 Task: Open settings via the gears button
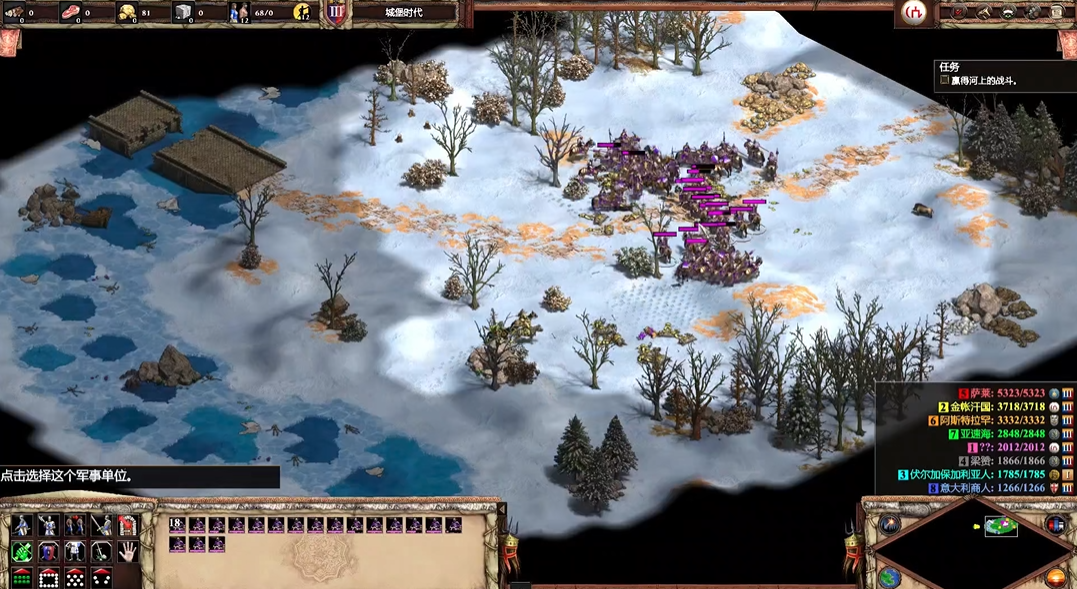pos(1035,12)
